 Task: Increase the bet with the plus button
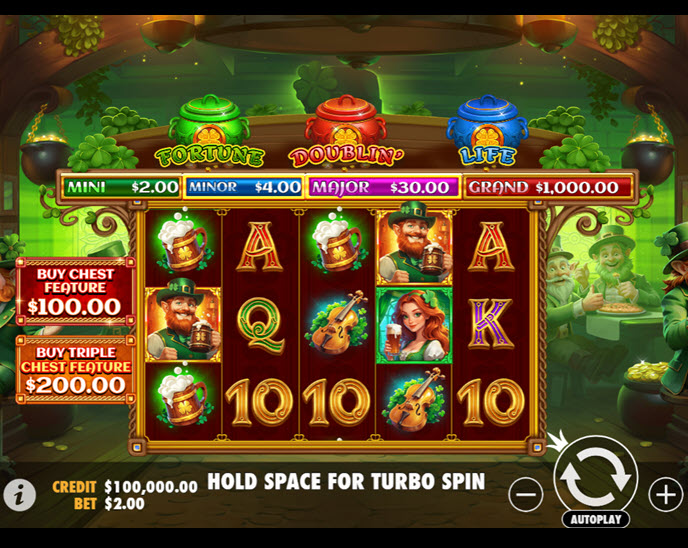pos(665,493)
